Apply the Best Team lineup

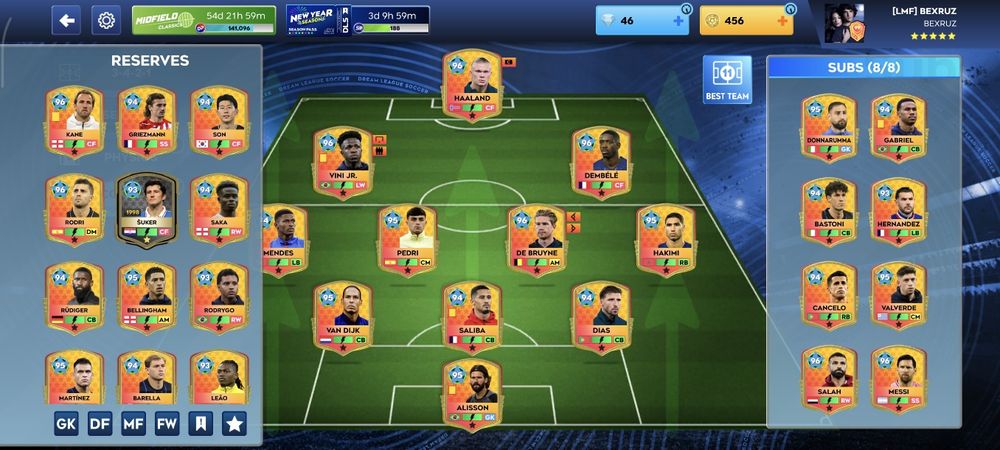pos(727,78)
